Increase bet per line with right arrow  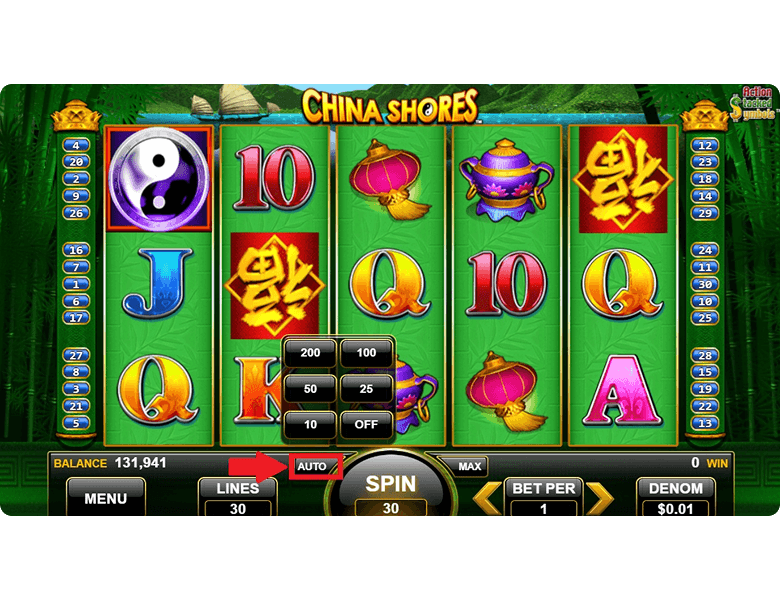598,497
